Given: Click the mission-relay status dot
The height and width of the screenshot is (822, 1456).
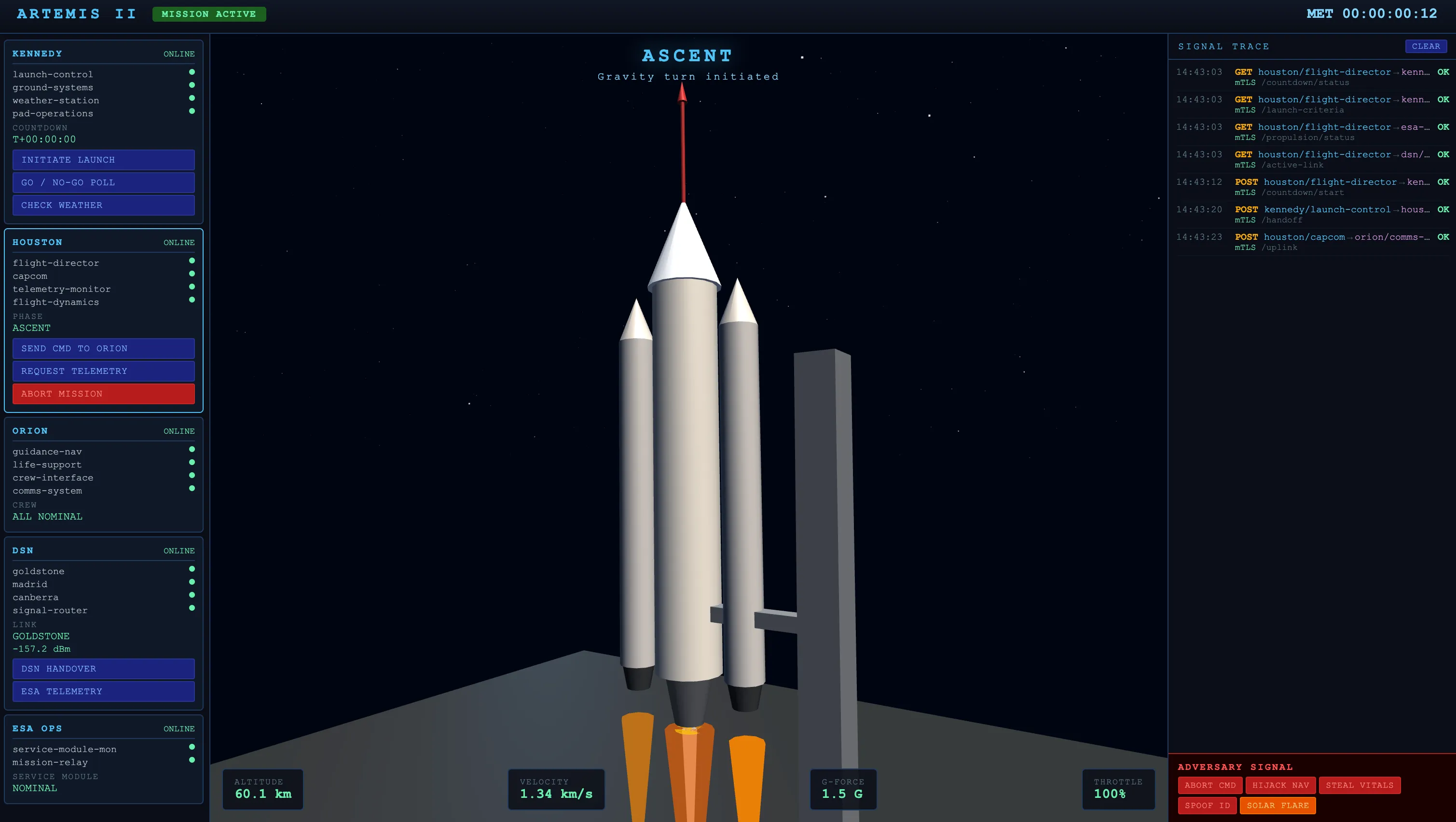Looking at the screenshot, I should [x=192, y=760].
